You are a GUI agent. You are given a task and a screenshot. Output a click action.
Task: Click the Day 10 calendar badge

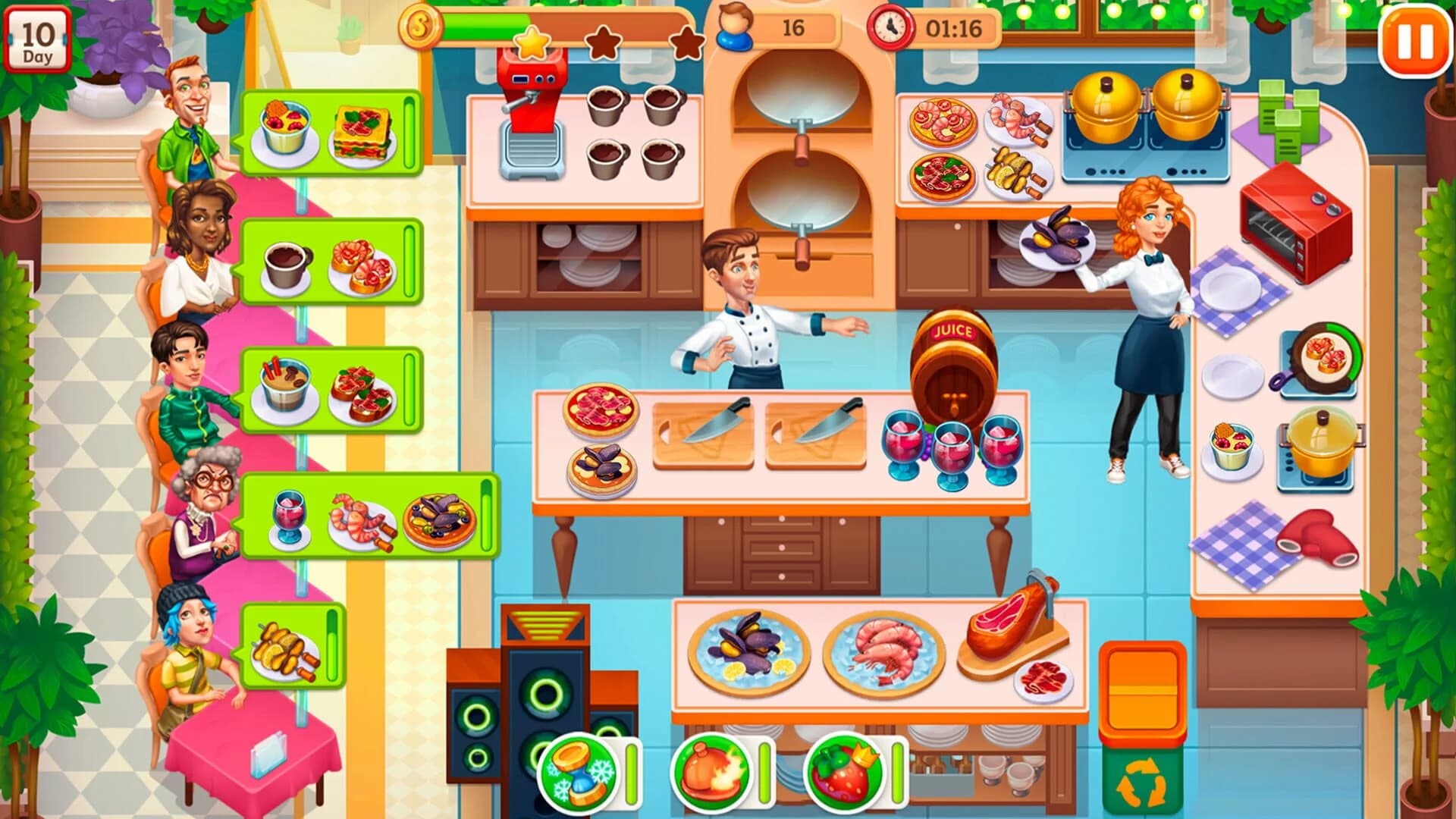[x=39, y=36]
